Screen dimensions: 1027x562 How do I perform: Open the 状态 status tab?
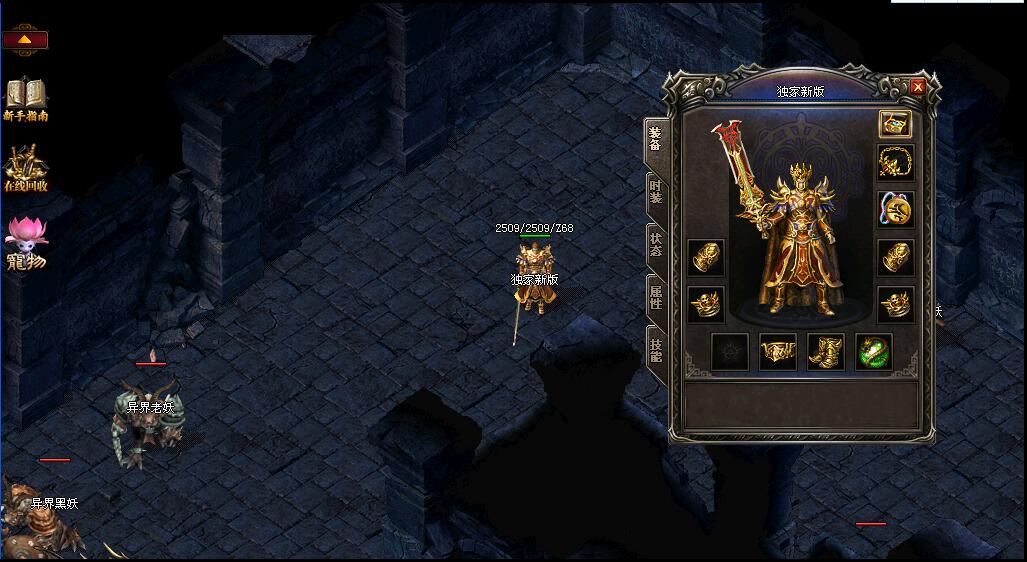(655, 245)
